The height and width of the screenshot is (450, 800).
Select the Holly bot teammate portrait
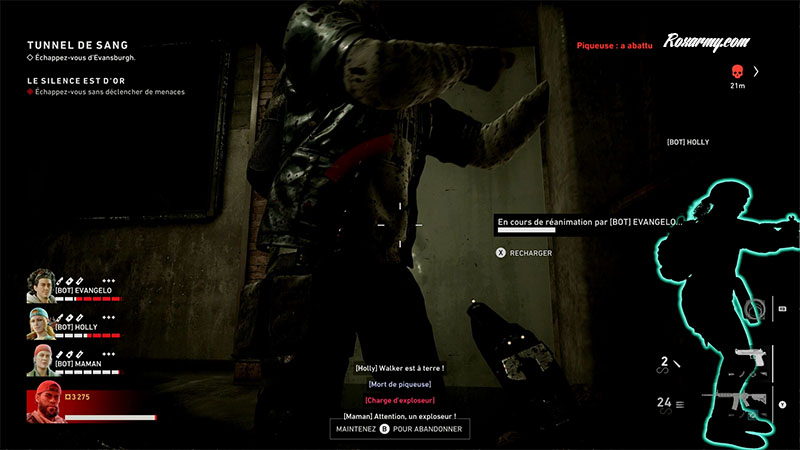40,323
